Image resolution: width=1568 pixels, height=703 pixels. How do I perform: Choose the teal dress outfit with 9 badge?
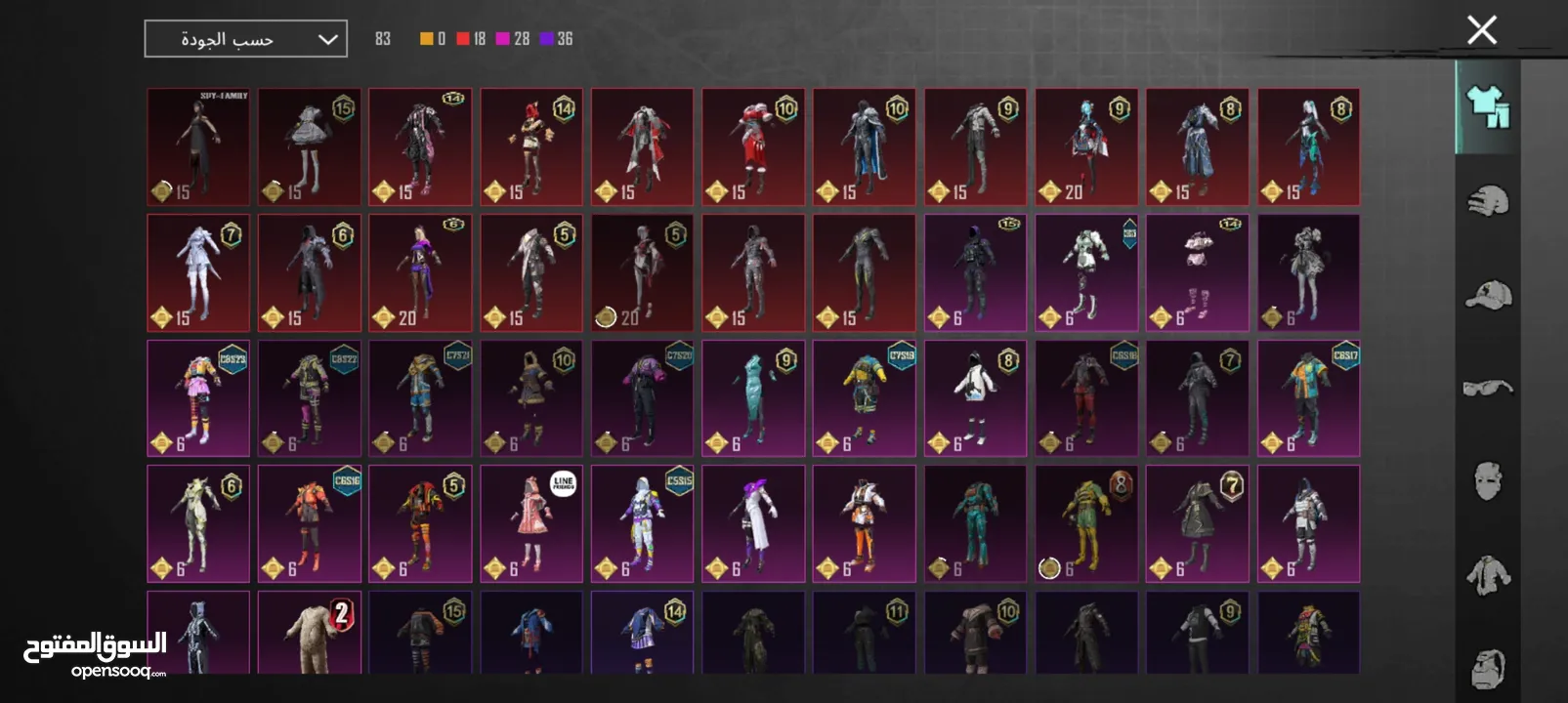pyautogui.click(x=753, y=398)
